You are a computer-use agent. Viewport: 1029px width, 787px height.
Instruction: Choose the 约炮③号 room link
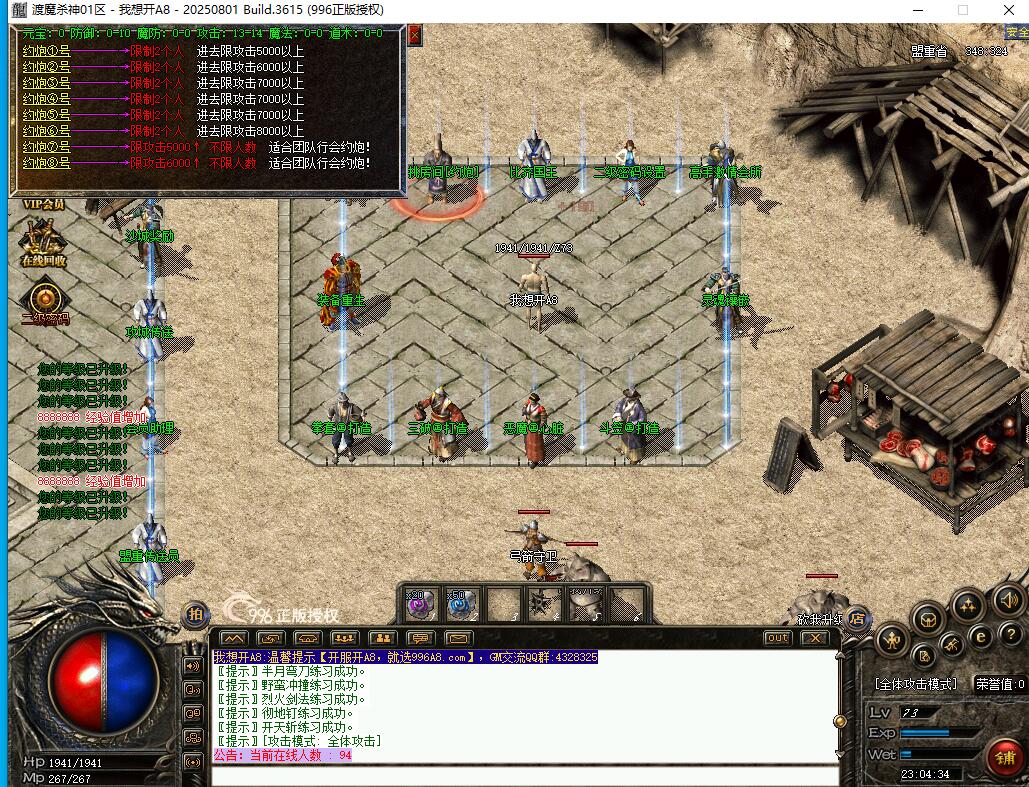tap(46, 82)
